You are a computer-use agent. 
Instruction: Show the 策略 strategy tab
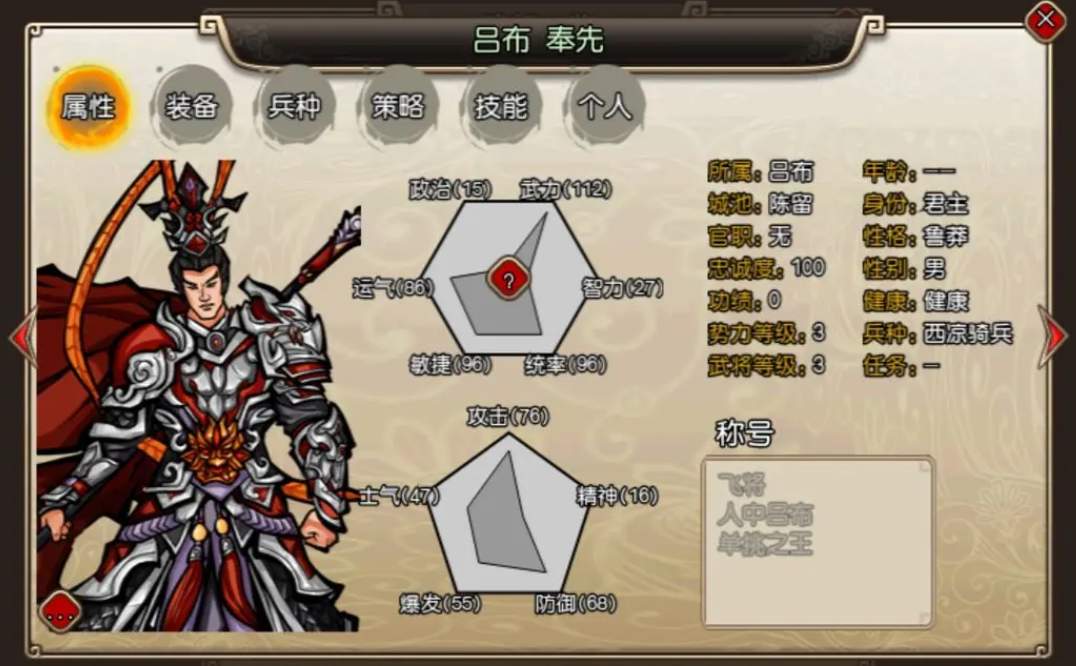pyautogui.click(x=398, y=107)
